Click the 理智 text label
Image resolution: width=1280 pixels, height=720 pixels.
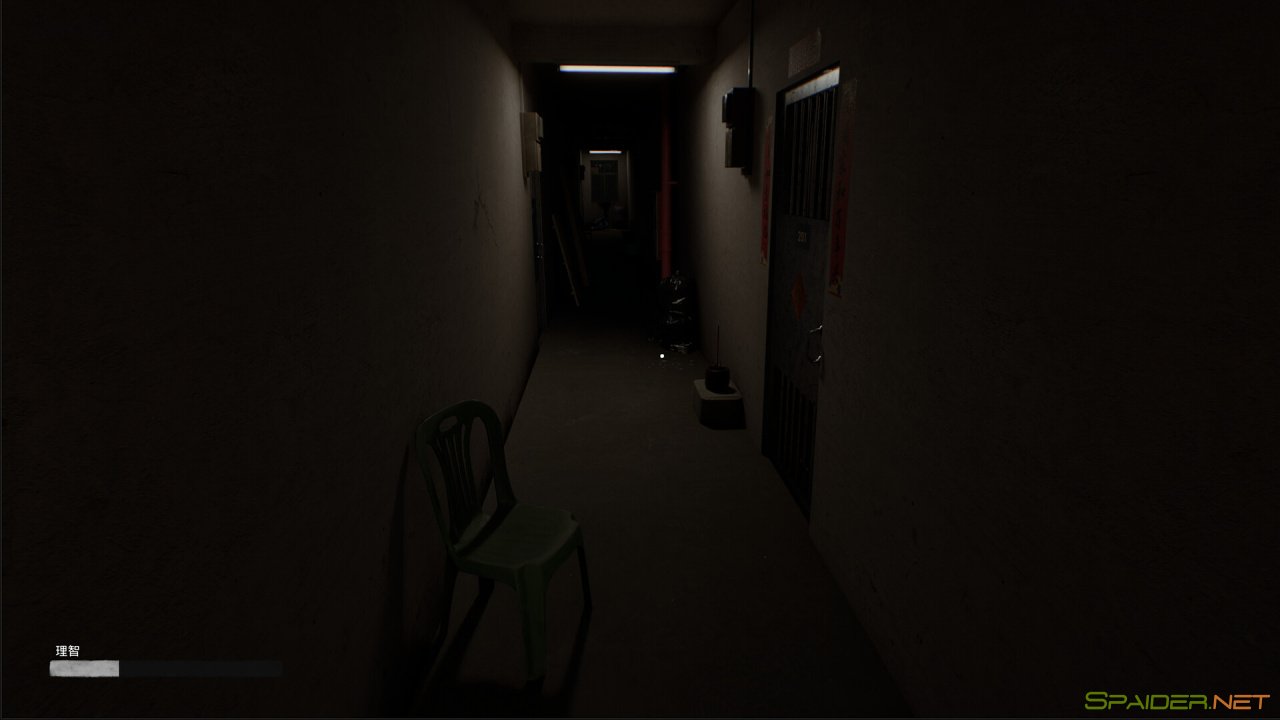tap(66, 649)
